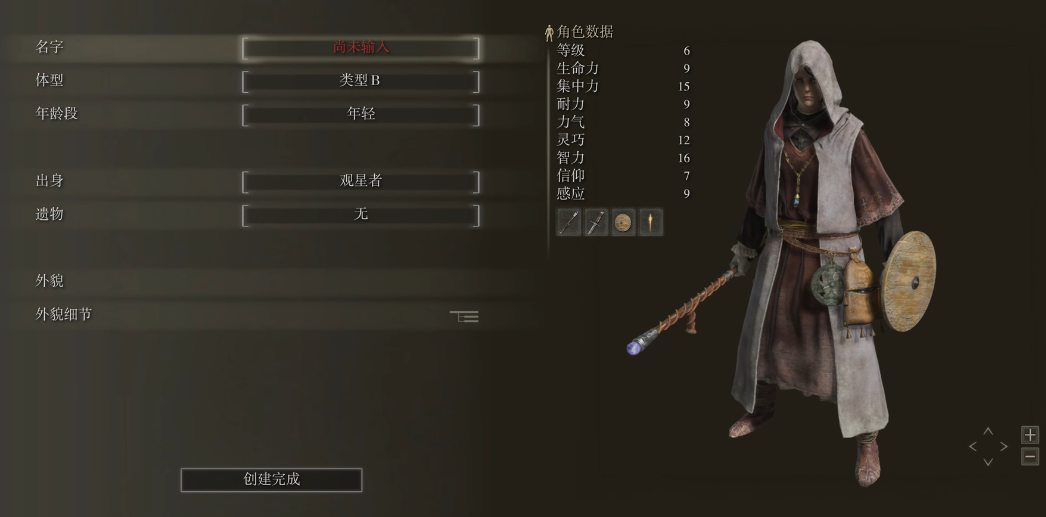Image resolution: width=1046 pixels, height=517 pixels.
Task: Tilt the view with the up arrow
Action: tap(988, 432)
